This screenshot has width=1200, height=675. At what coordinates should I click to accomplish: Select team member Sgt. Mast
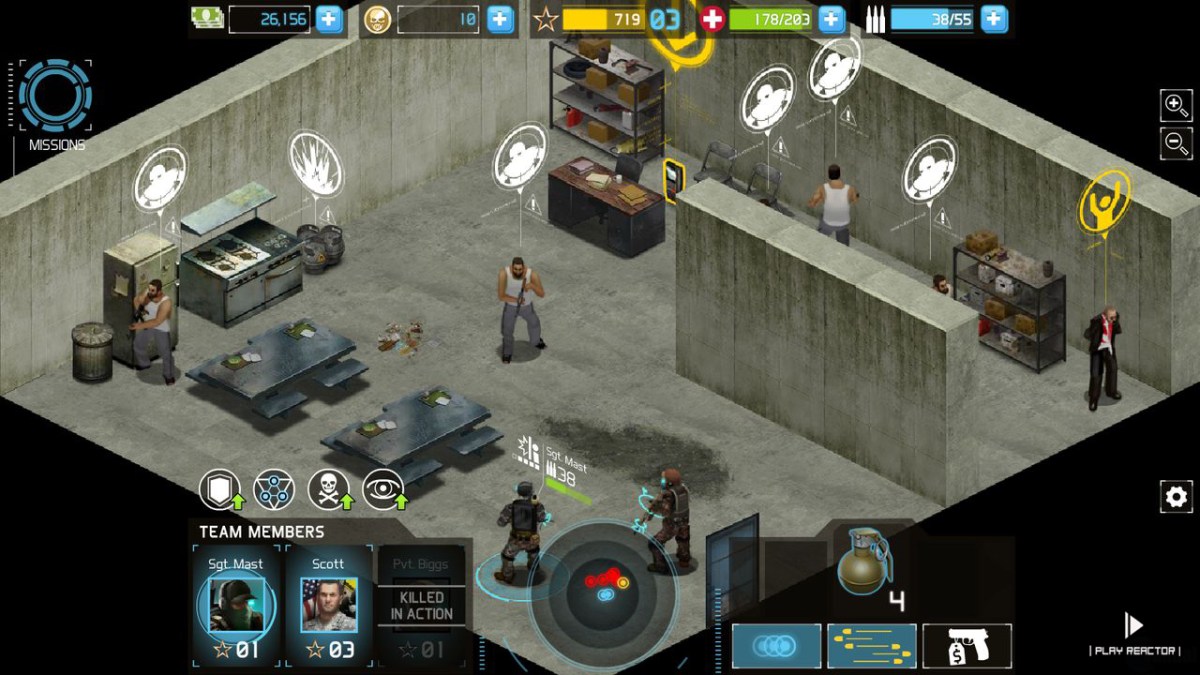pos(235,605)
